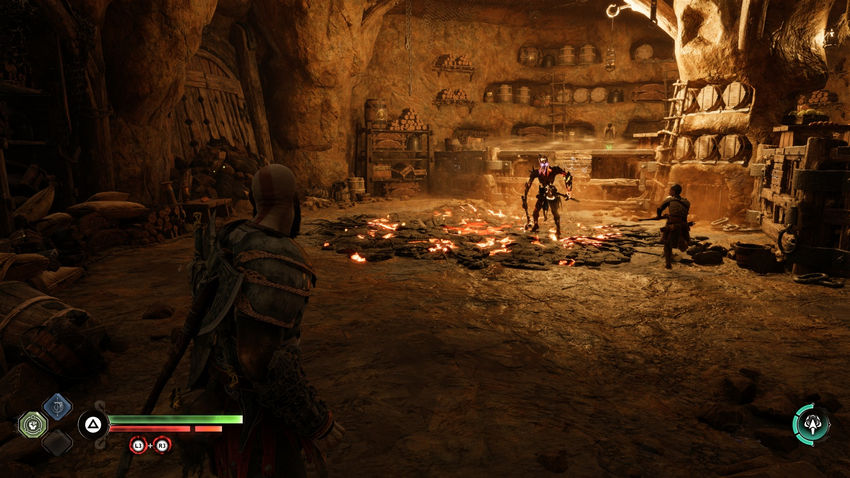850x478 pixels.
Task: Activate the green fist shield ability icon
Action: point(33,426)
